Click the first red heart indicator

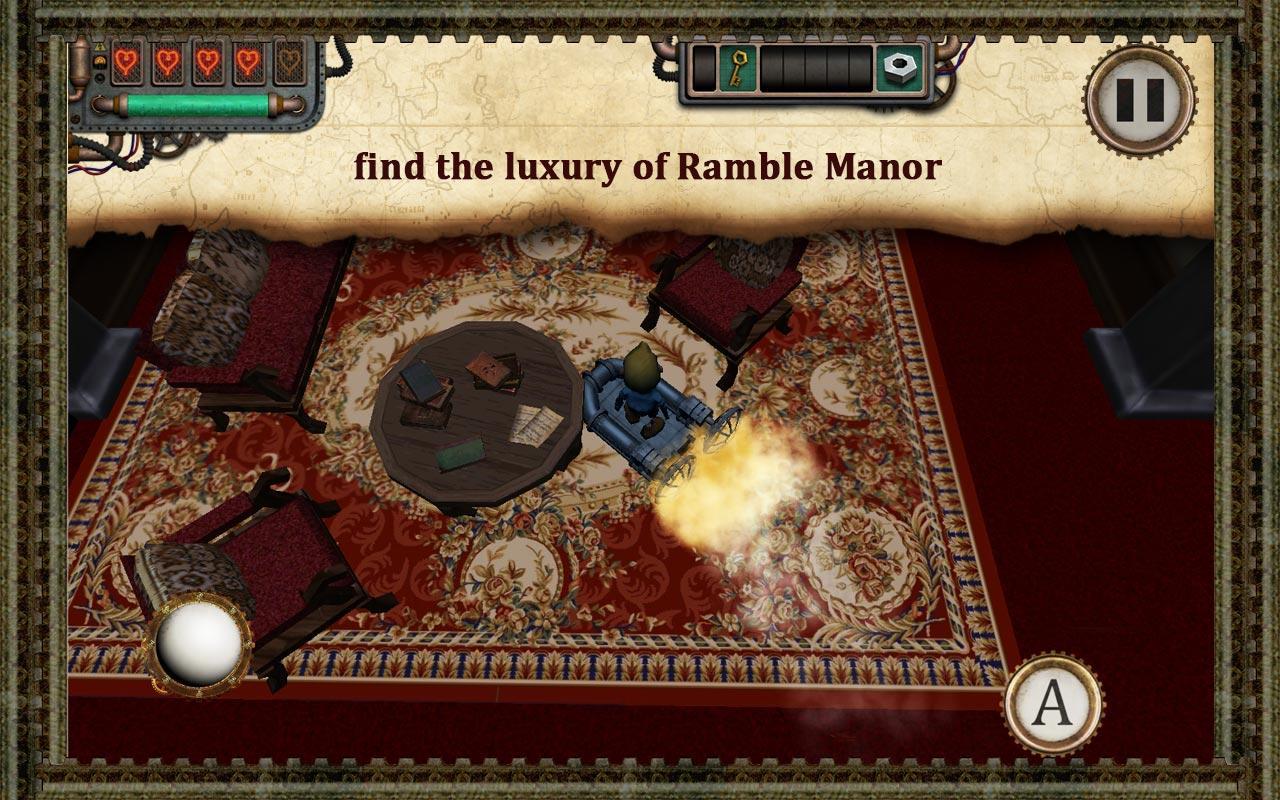tap(126, 62)
